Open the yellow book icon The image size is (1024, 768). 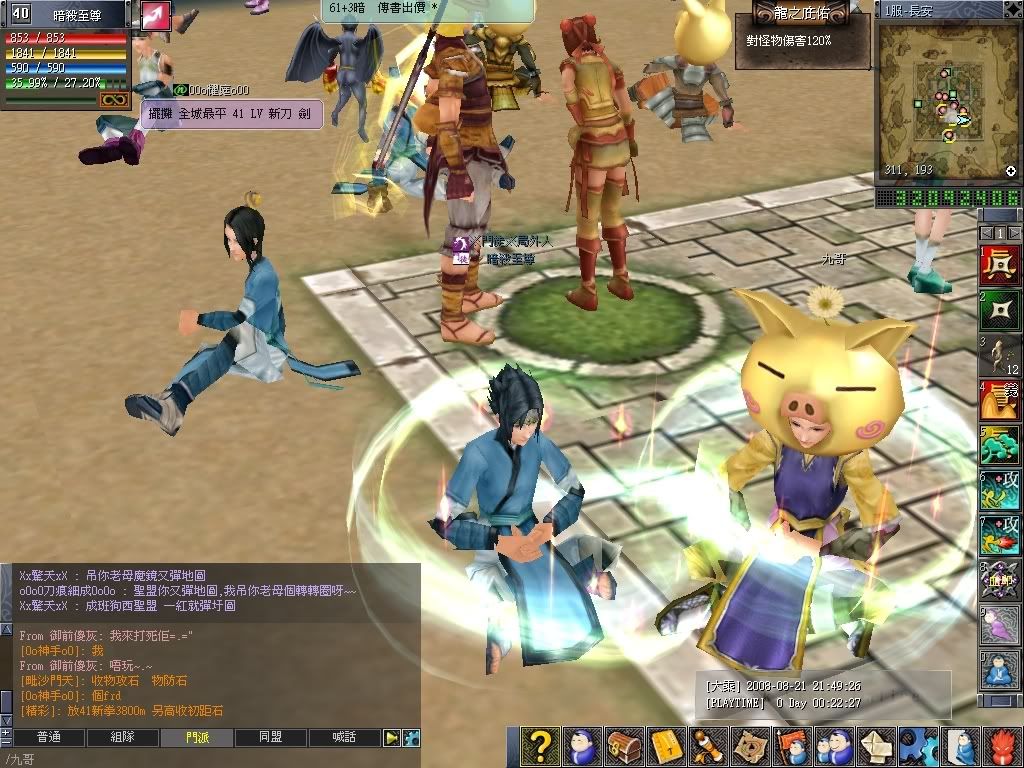coord(666,746)
